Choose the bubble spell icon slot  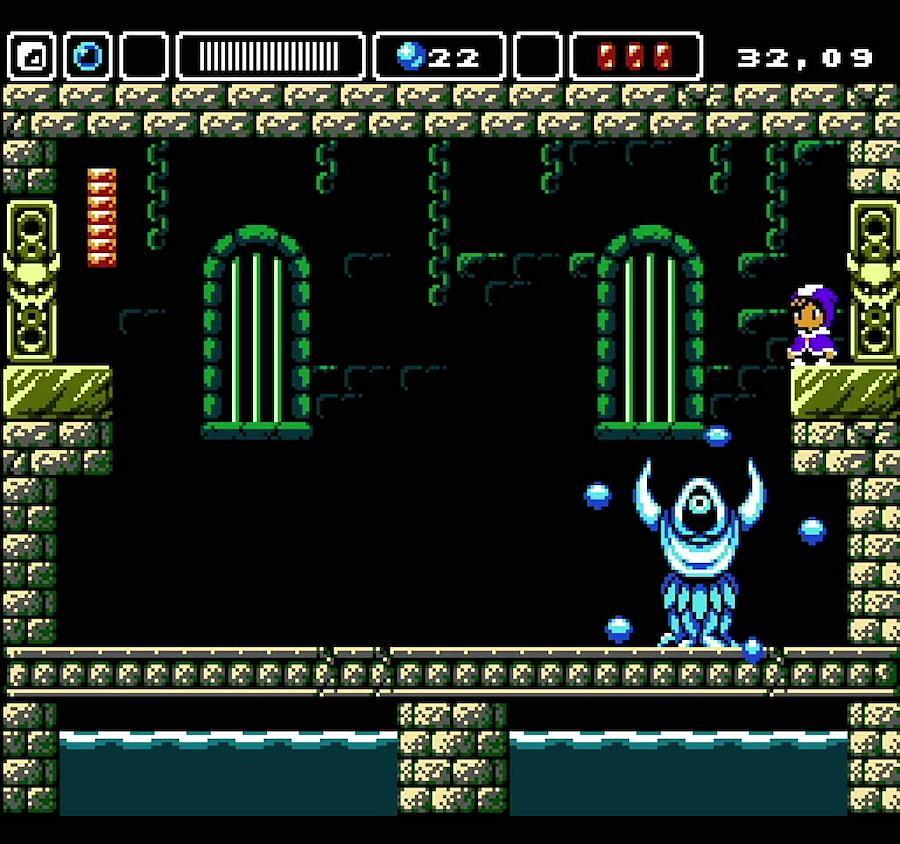tap(88, 56)
